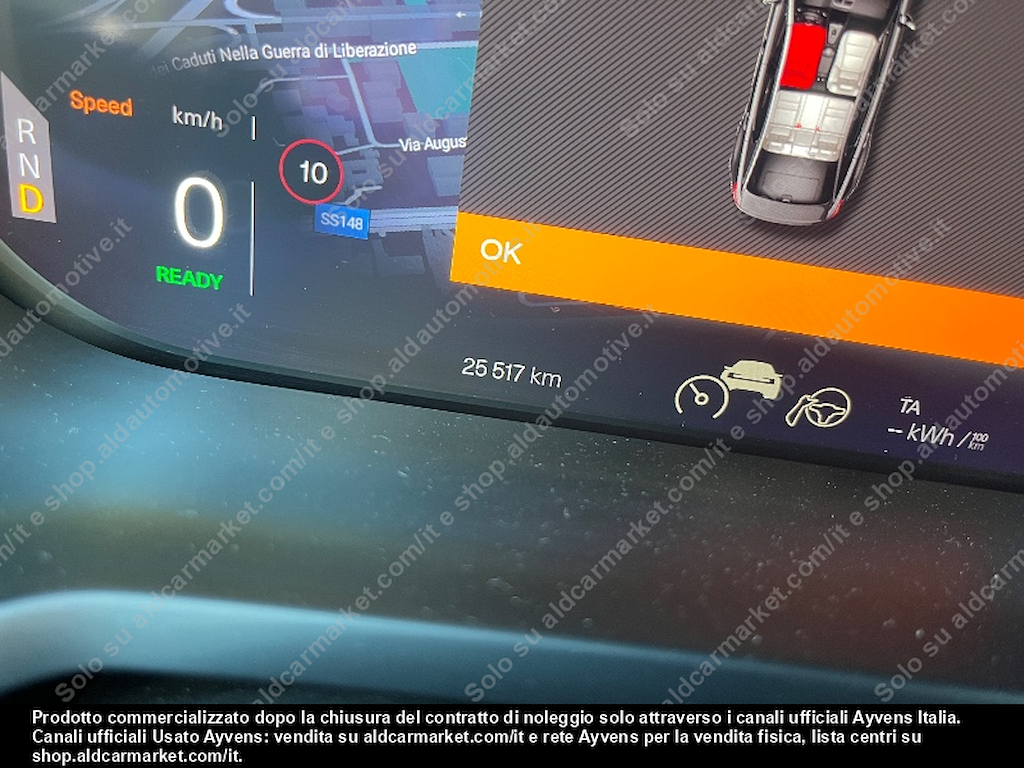1024x768 pixels.
Task: Select the SS148 road marker on map
Action: click(x=342, y=222)
